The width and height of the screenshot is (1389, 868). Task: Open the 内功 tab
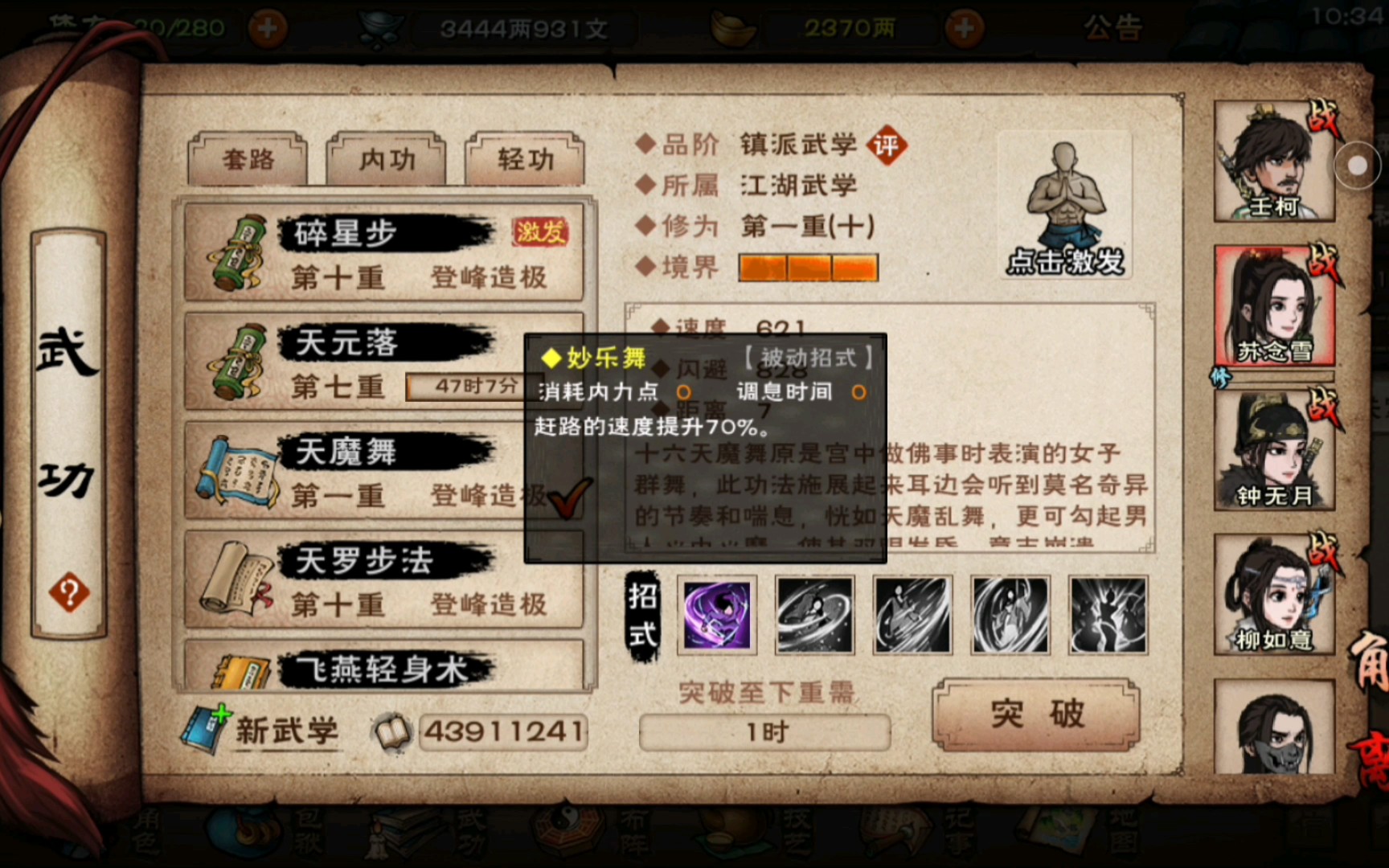pos(386,159)
